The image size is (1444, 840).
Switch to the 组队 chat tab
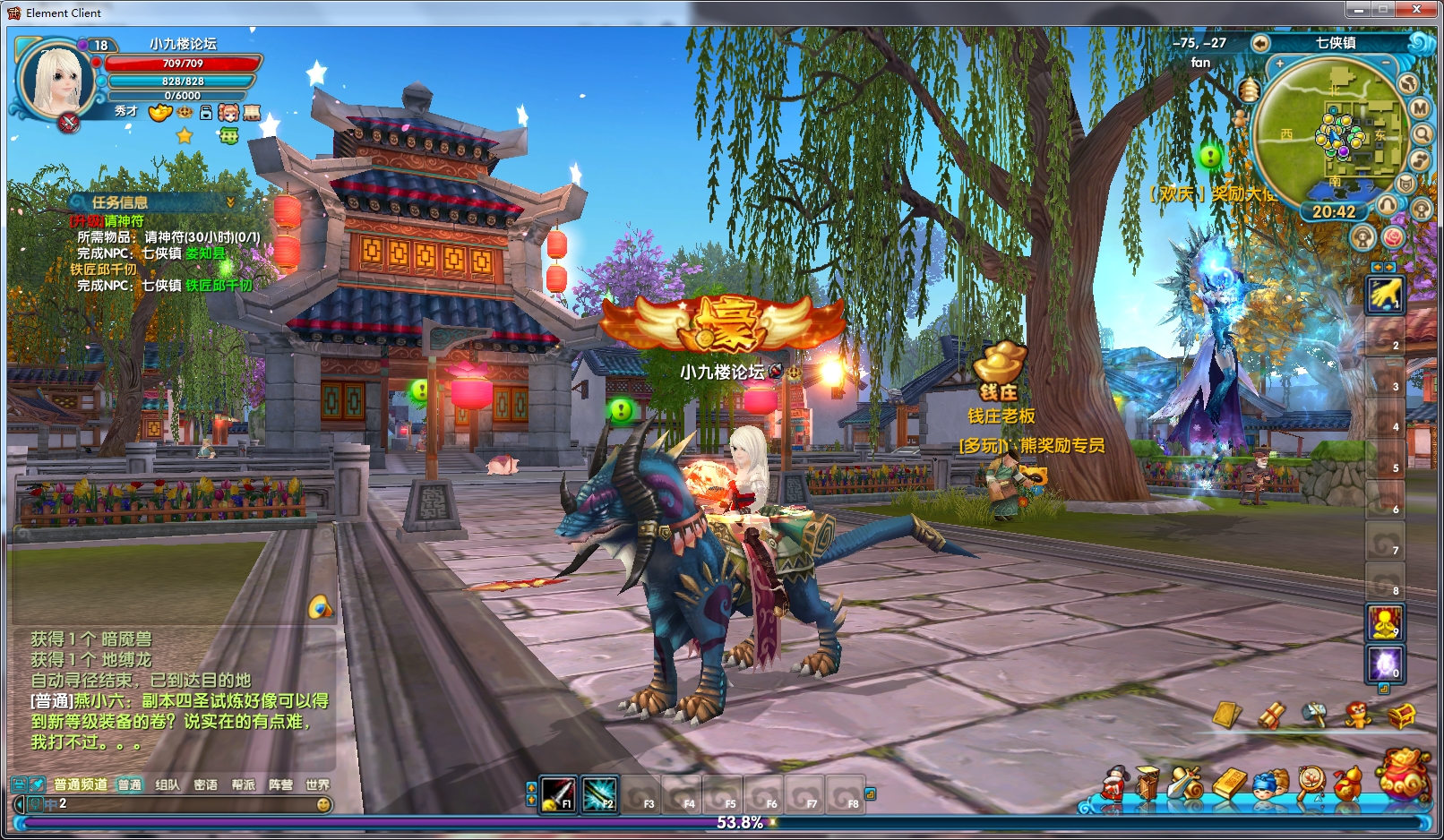click(168, 784)
